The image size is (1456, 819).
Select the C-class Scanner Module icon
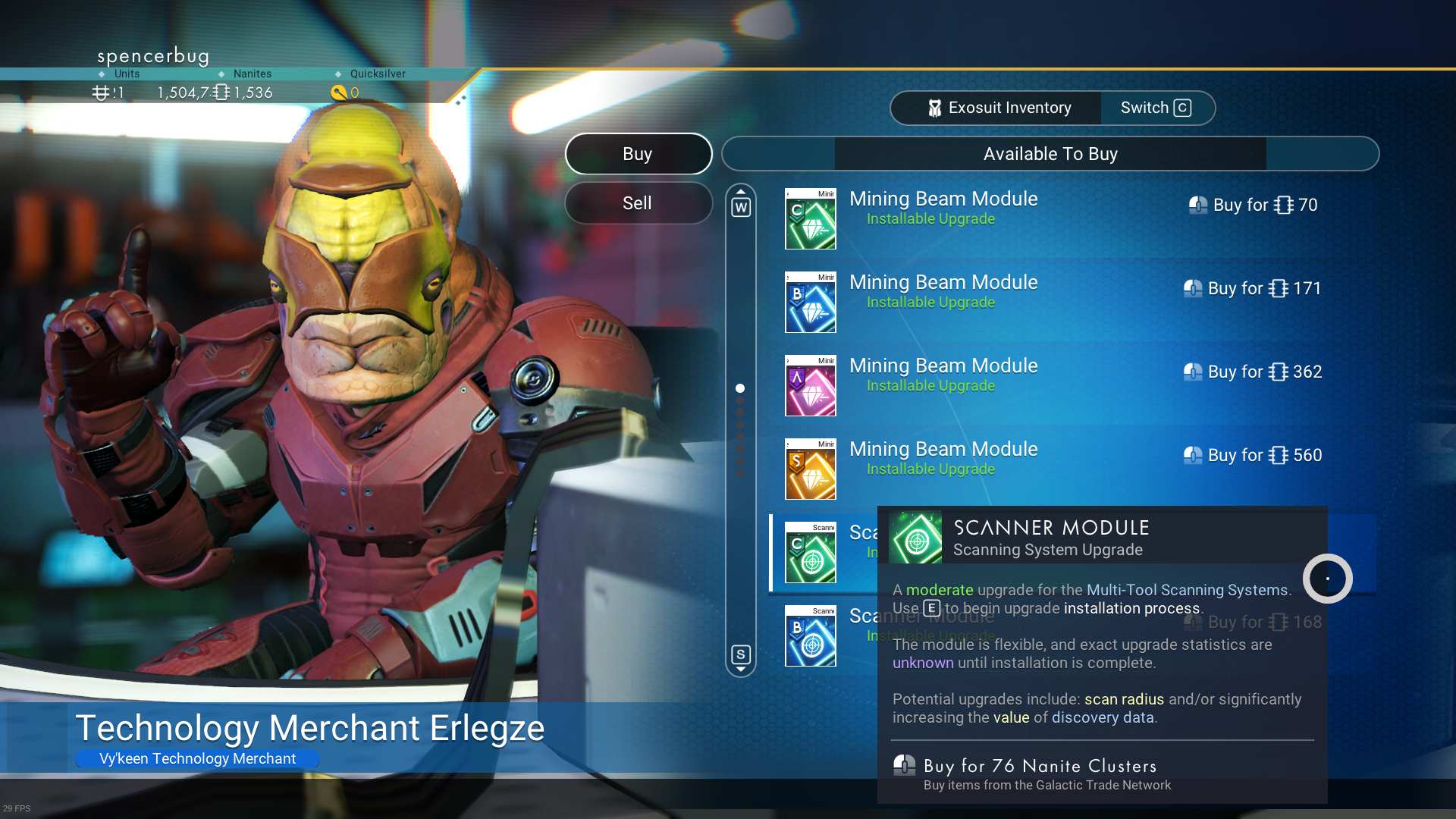point(811,553)
